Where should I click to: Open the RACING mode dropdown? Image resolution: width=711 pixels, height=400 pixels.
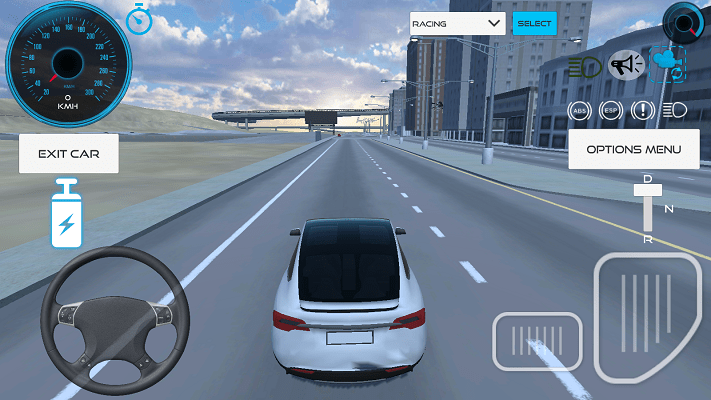coord(456,23)
